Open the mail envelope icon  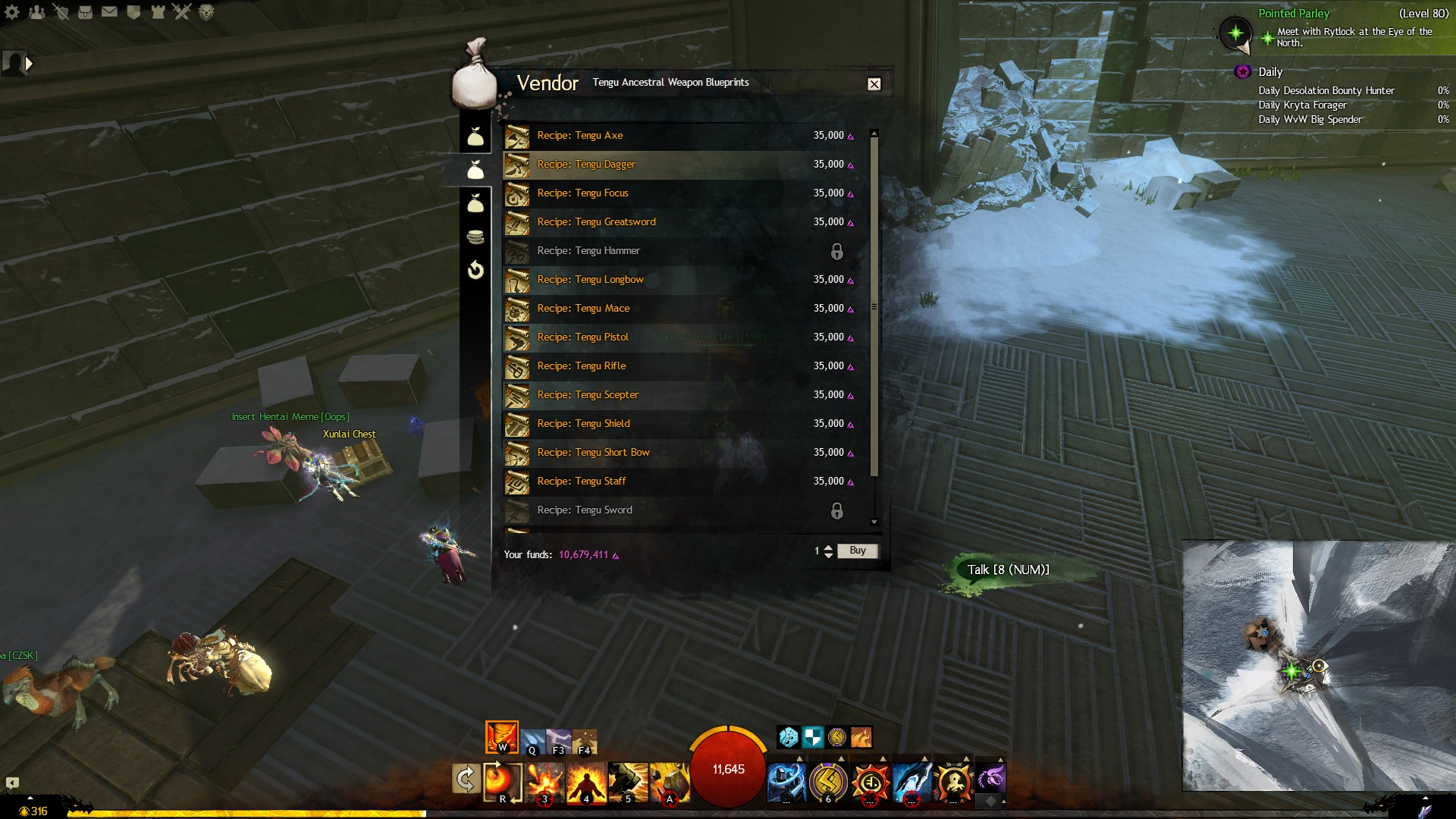[x=109, y=12]
